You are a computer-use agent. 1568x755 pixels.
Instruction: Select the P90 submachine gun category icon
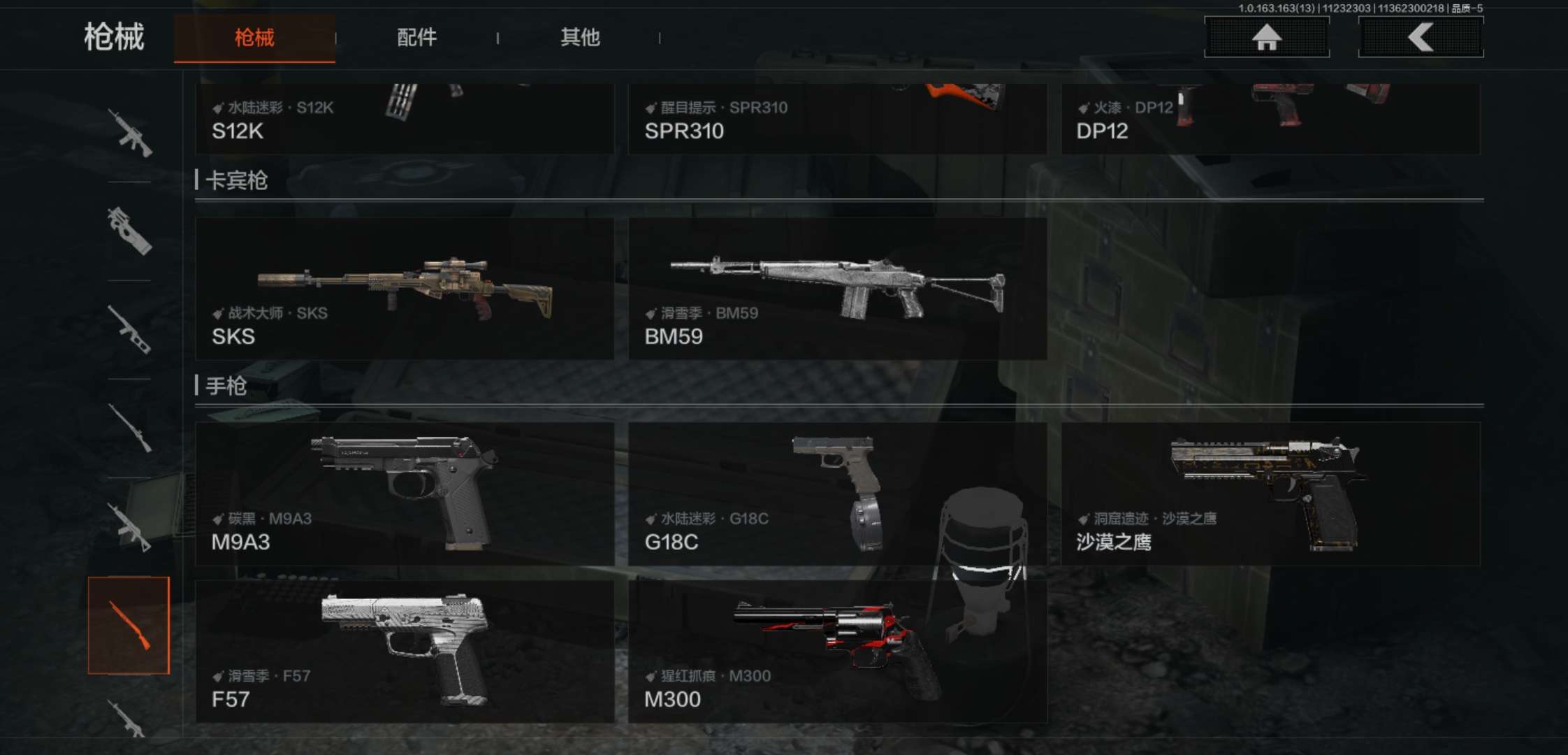[x=129, y=231]
